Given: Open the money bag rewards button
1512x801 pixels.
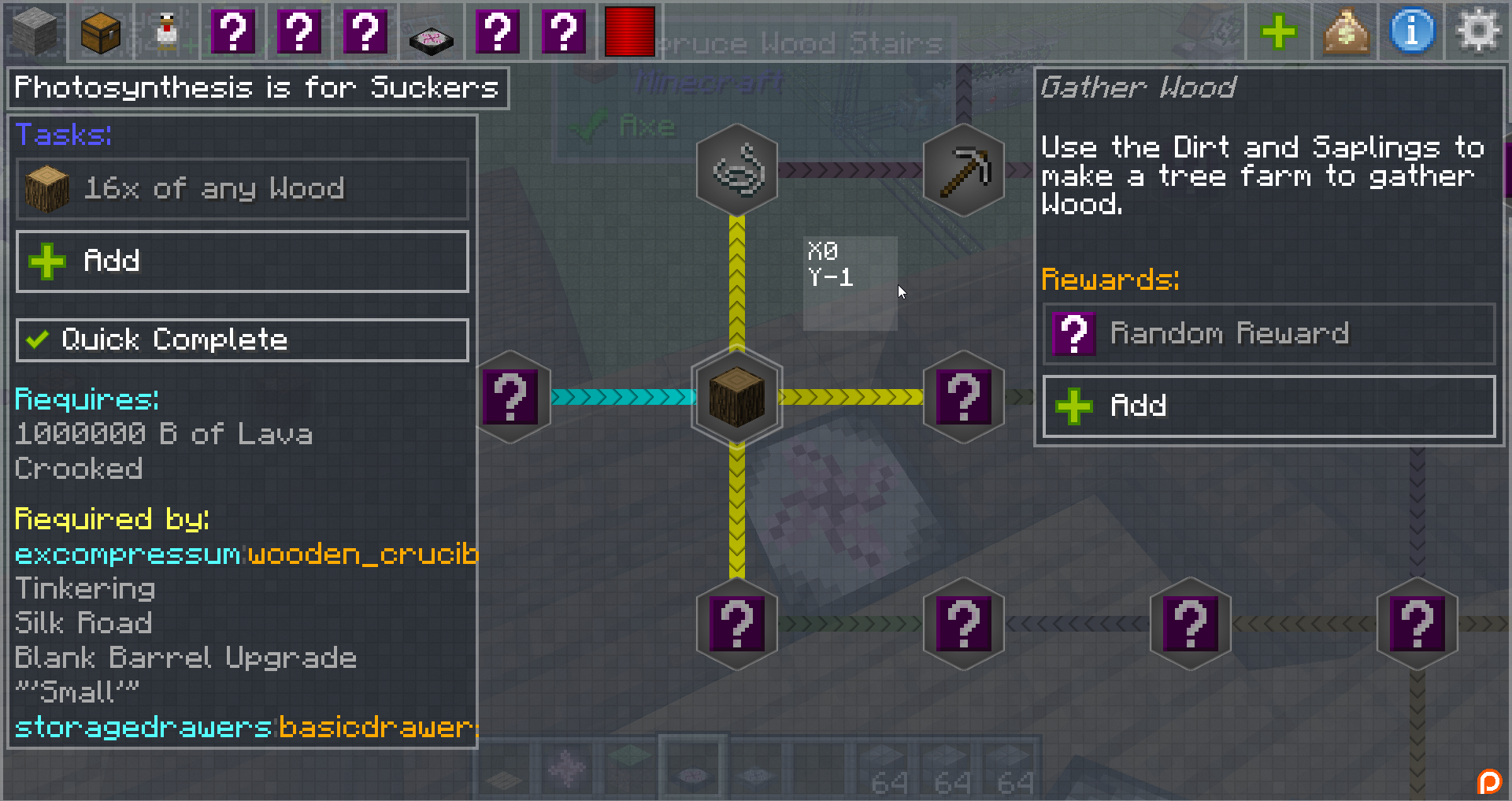Looking at the screenshot, I should point(1345,32).
